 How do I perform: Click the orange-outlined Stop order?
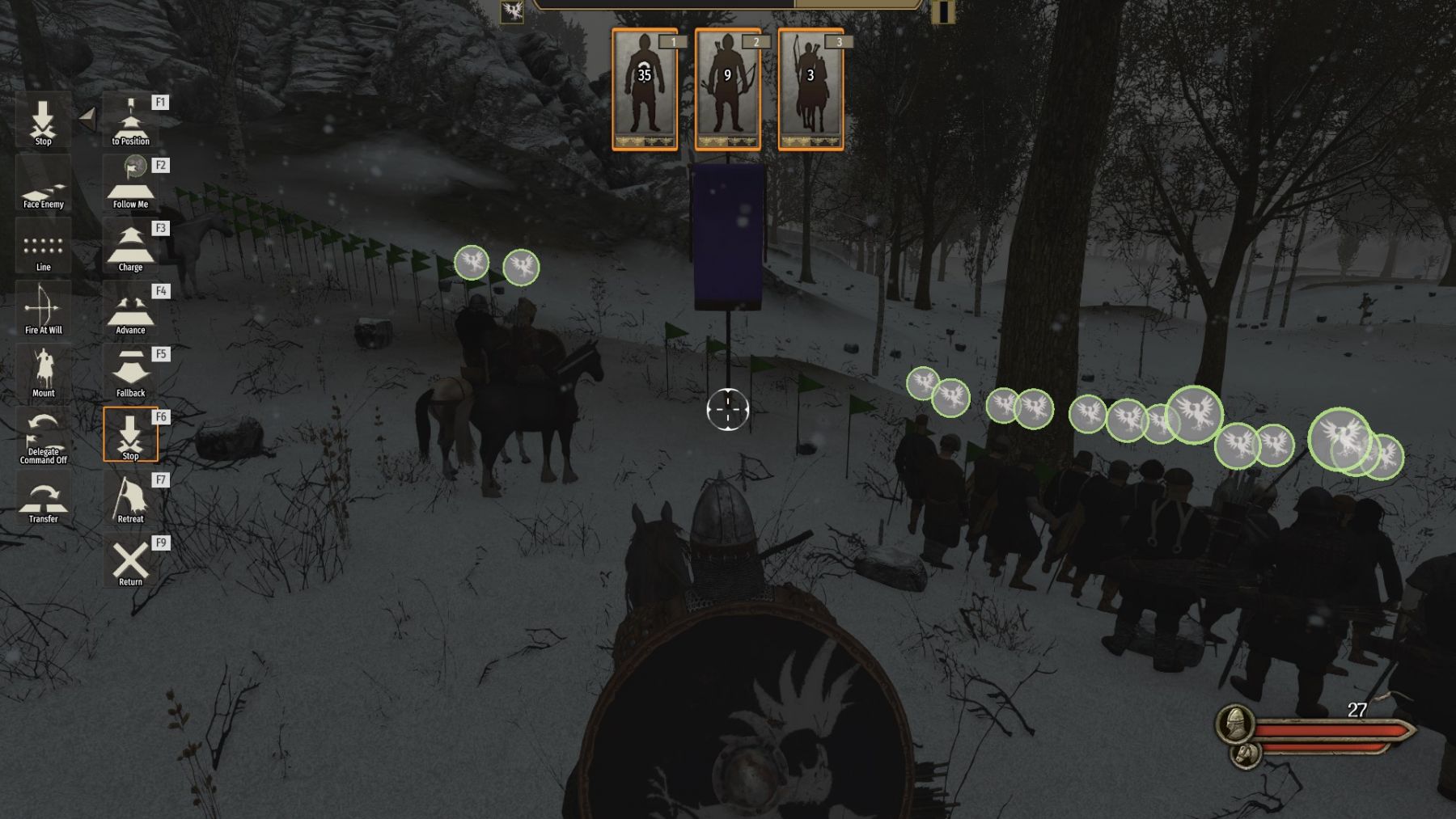(130, 435)
